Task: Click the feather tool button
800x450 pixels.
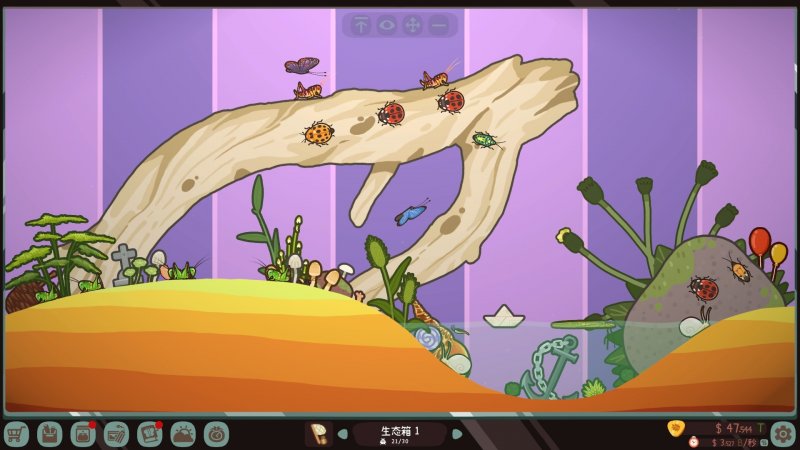Action: click(319, 434)
